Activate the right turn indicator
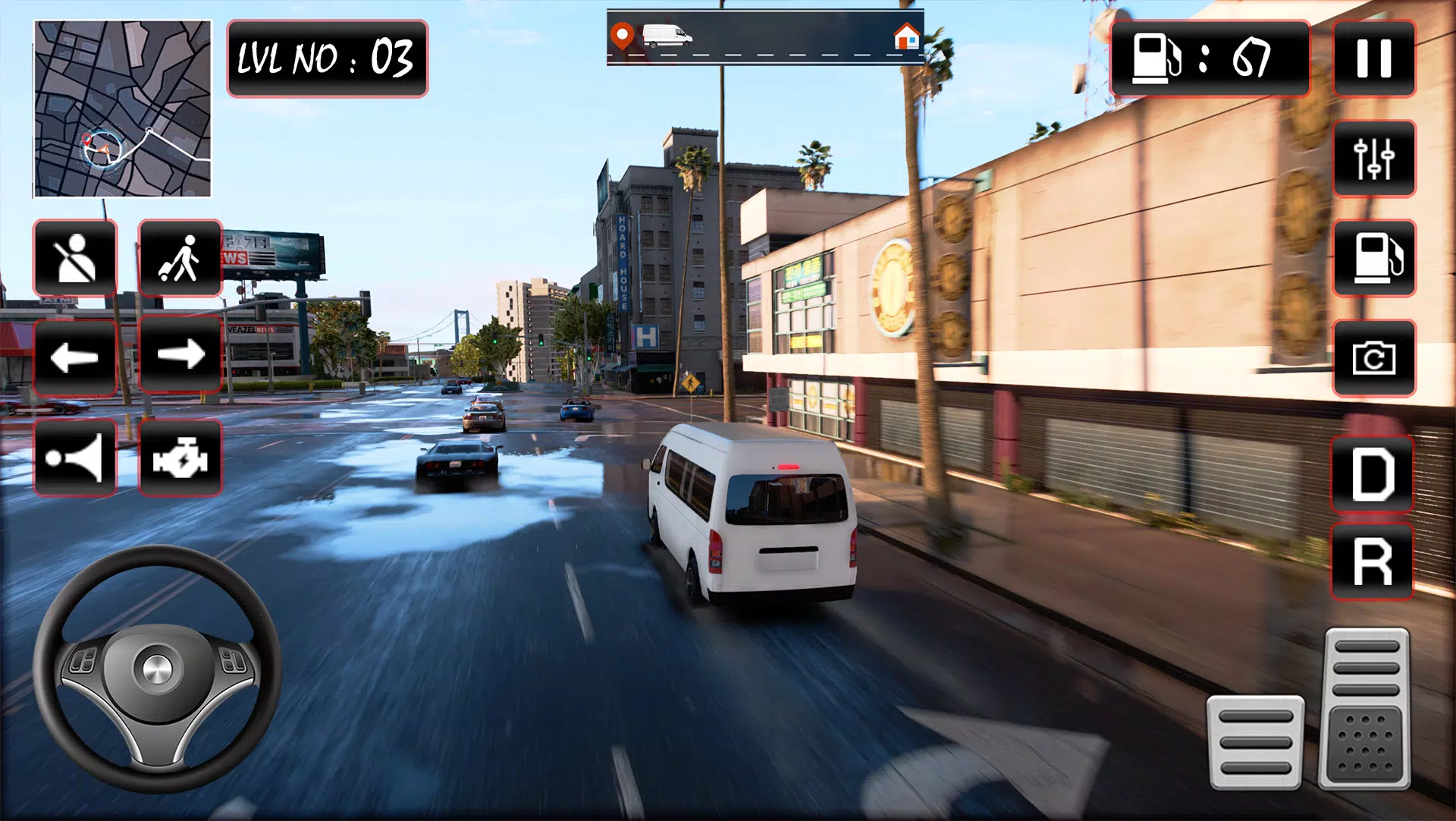Viewport: 1456px width, 821px height. pyautogui.click(x=180, y=357)
